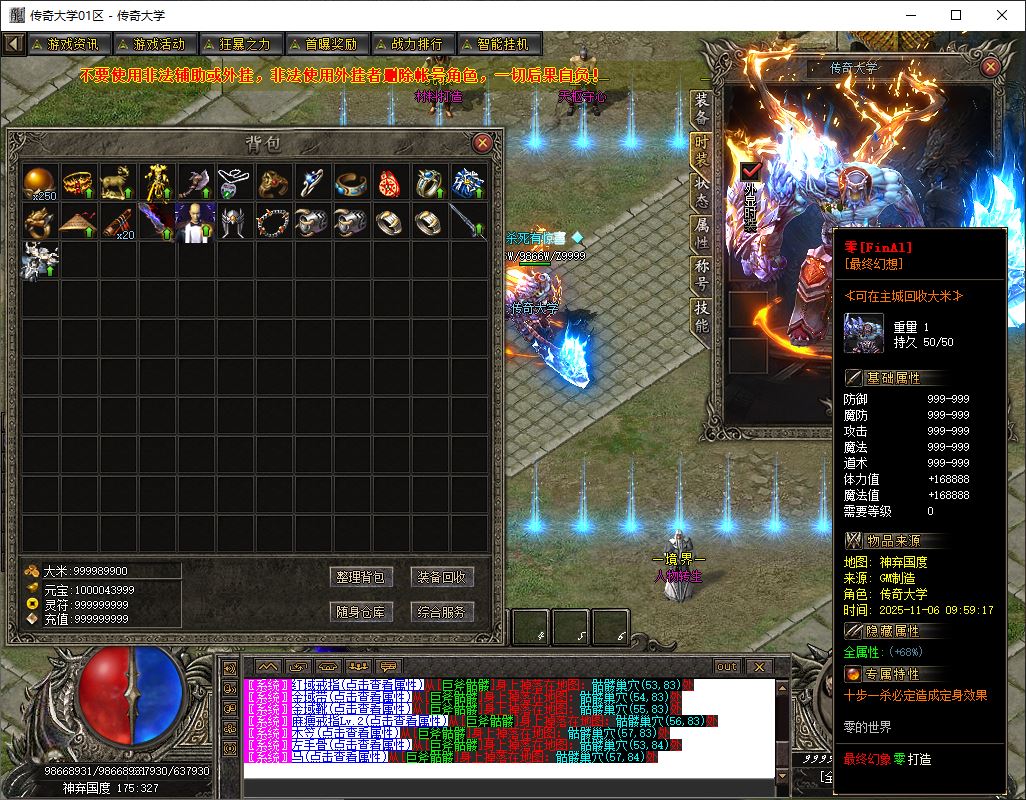Switch to the 技能 skills tab
Screen dimensions: 1026x800
pyautogui.click(x=702, y=316)
